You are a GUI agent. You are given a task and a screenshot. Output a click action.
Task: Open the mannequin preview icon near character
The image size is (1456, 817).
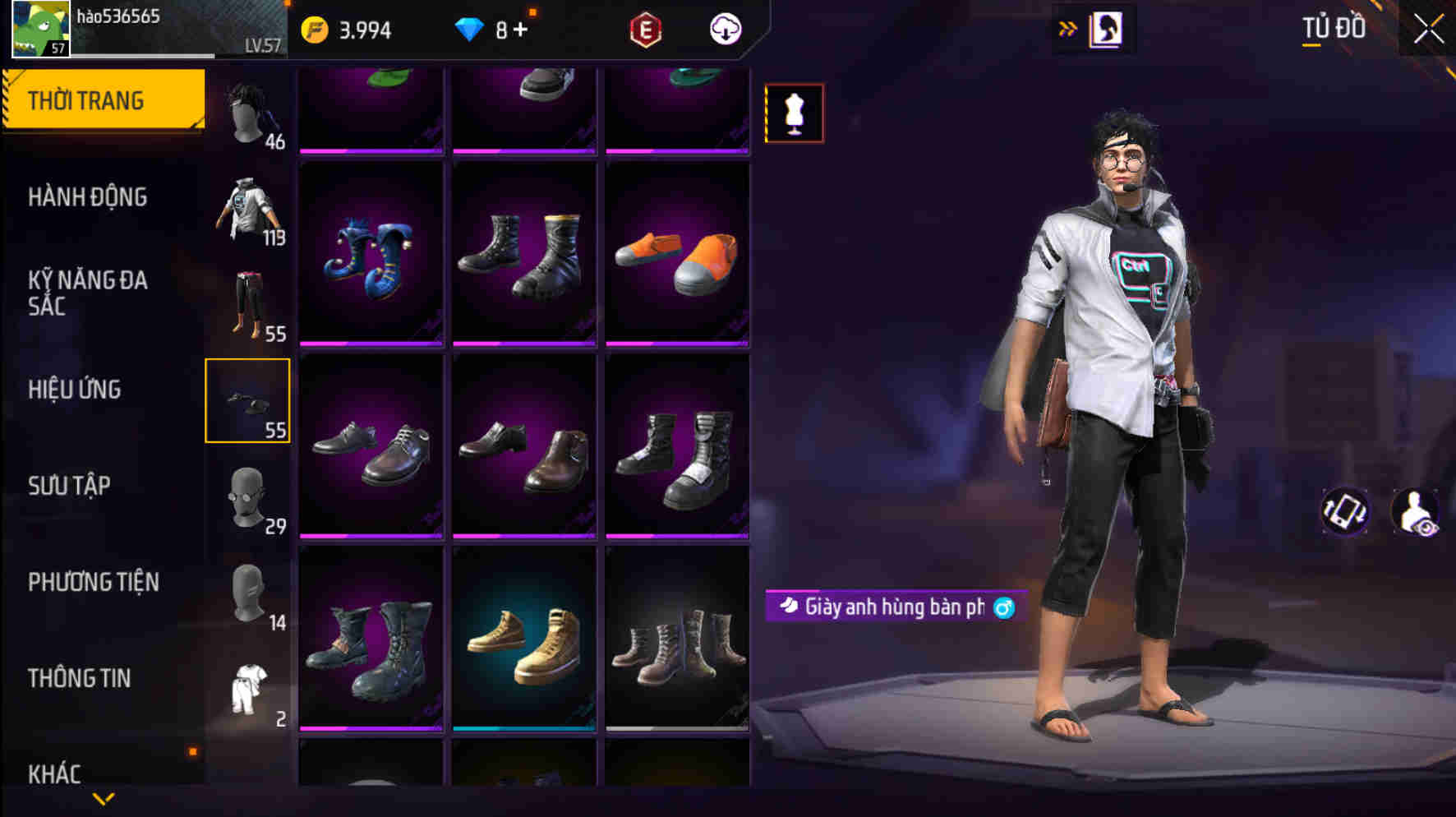[x=793, y=113]
